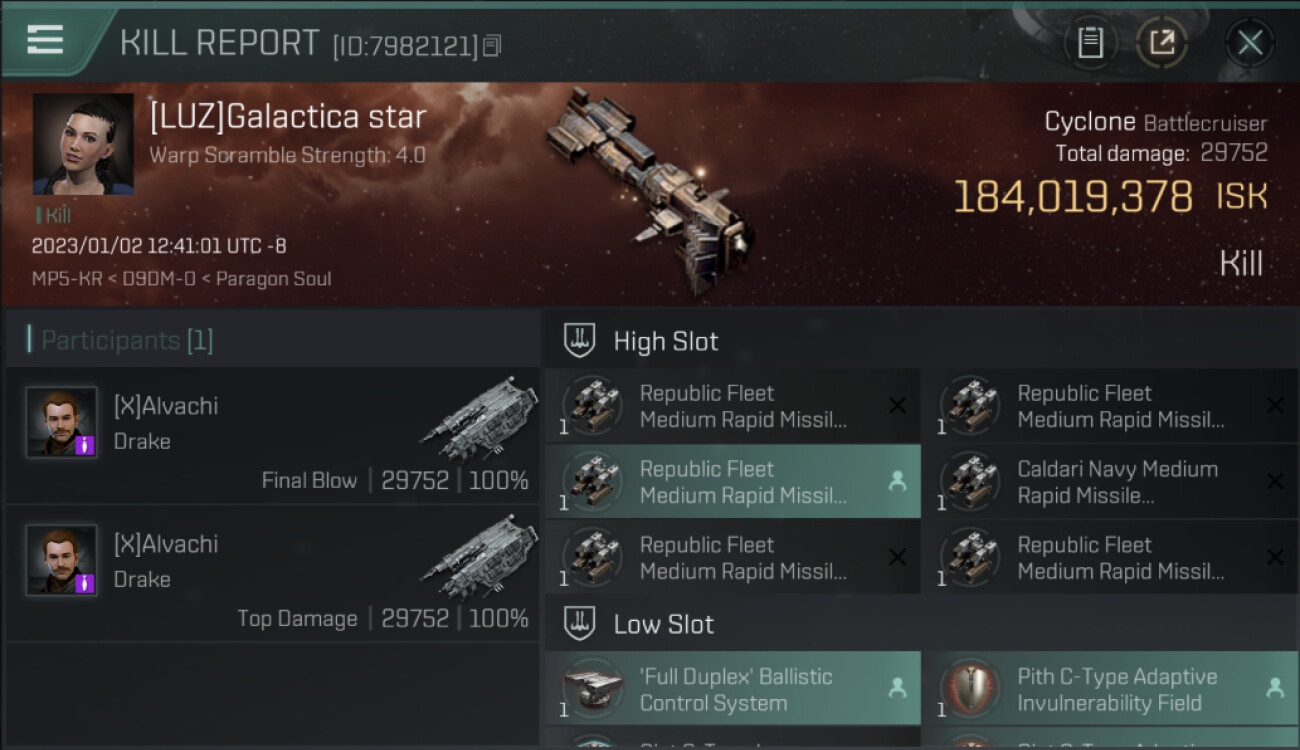Expand the Low Slot section header
This screenshot has width=1300, height=750.
(663, 625)
